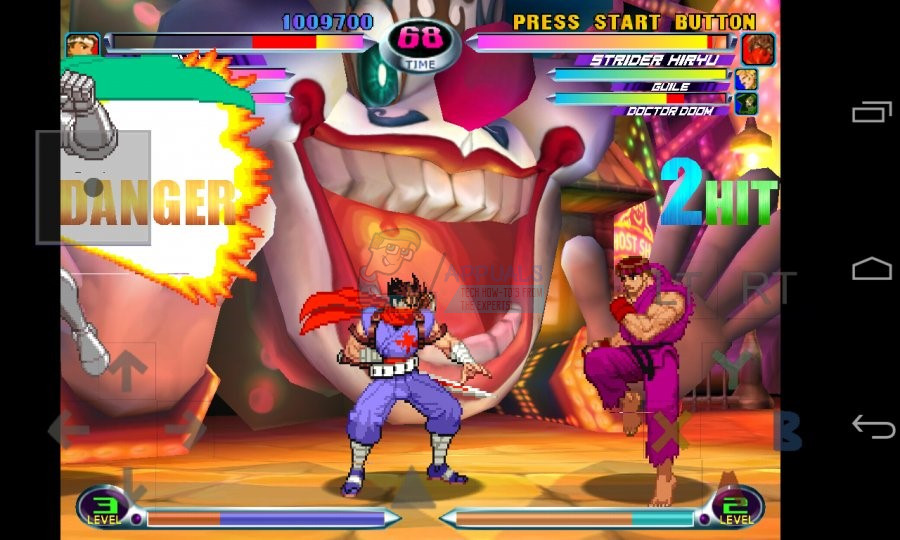This screenshot has width=900, height=540.
Task: Hit the green Y touch button
Action: coord(732,370)
